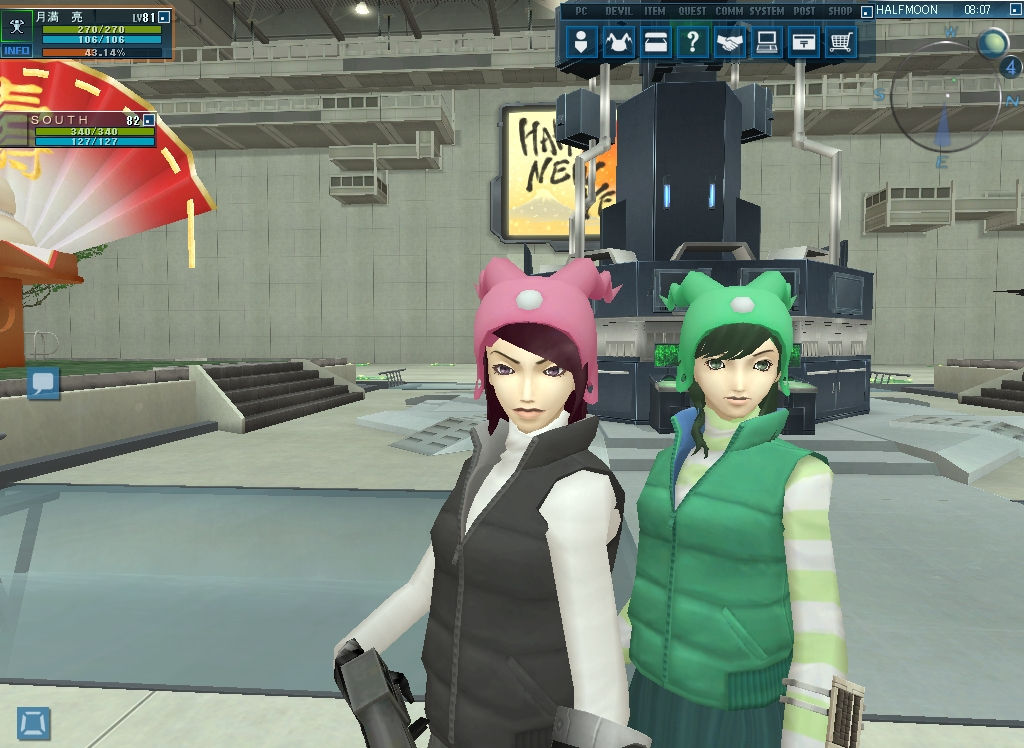Screen dimensions: 1024x748
Task: Click the compass minimap
Action: (x=943, y=100)
